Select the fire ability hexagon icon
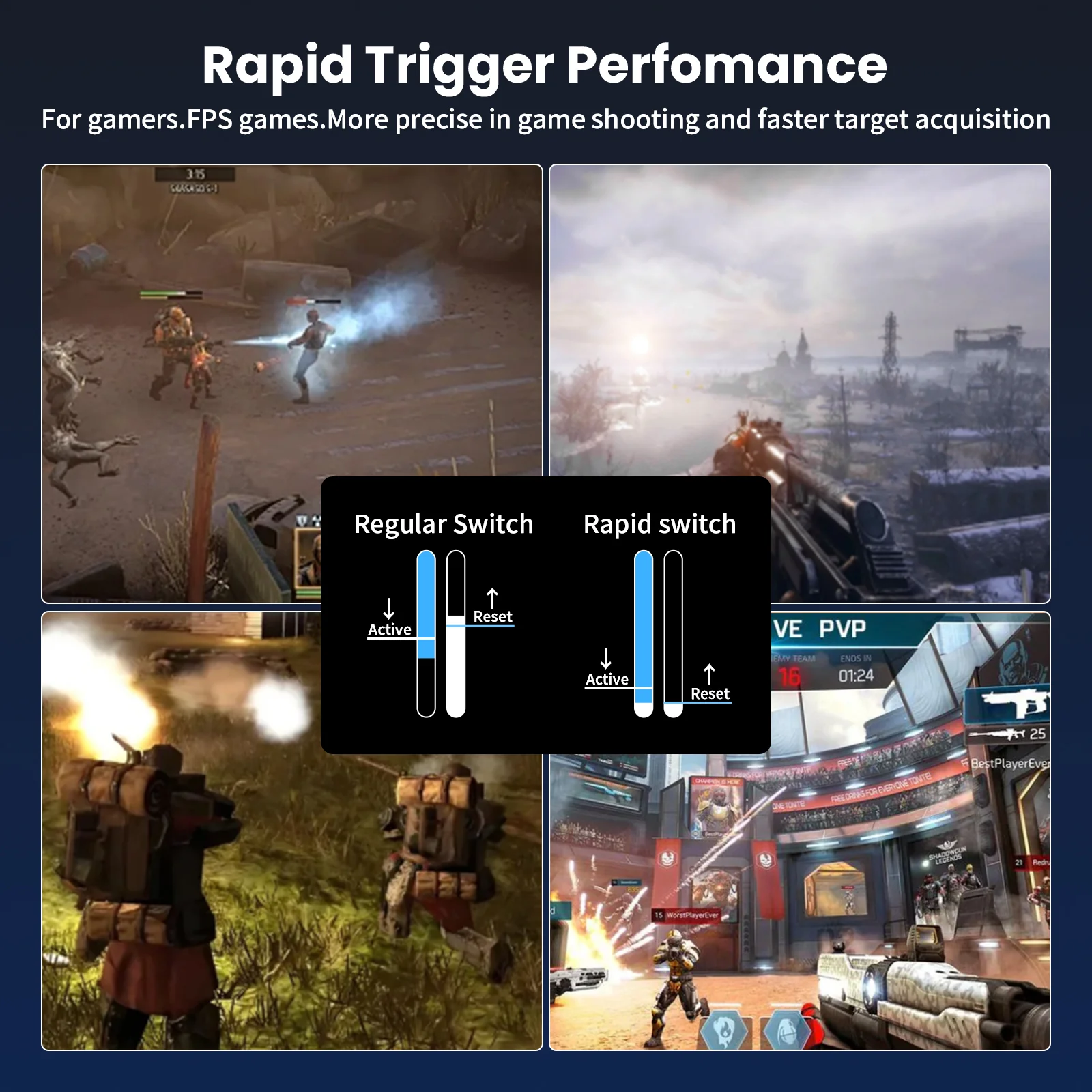1092x1092 pixels. (725, 1029)
